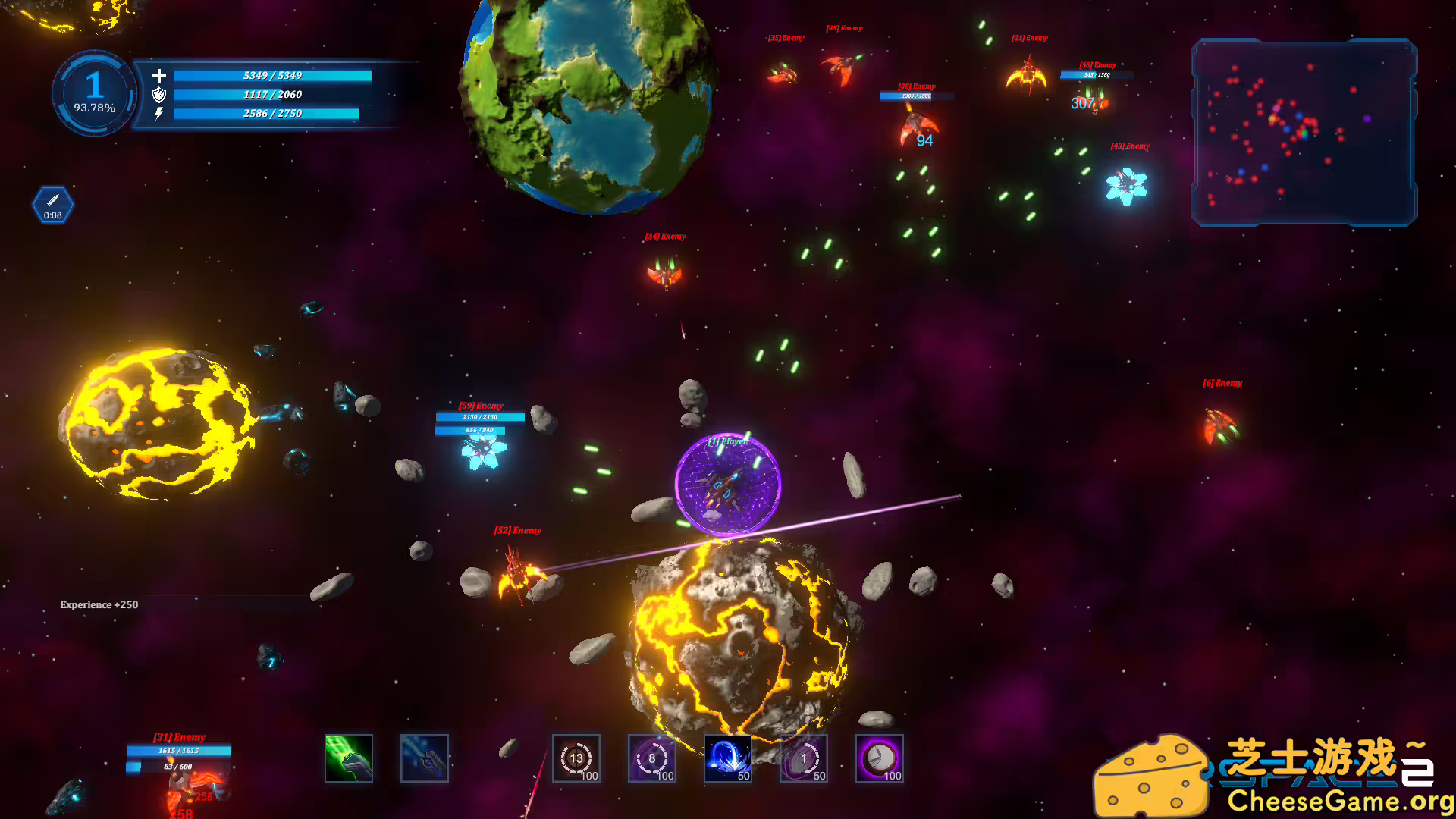1456x819 pixels.
Task: Select the green plasma weapon ability icon
Action: (x=348, y=758)
